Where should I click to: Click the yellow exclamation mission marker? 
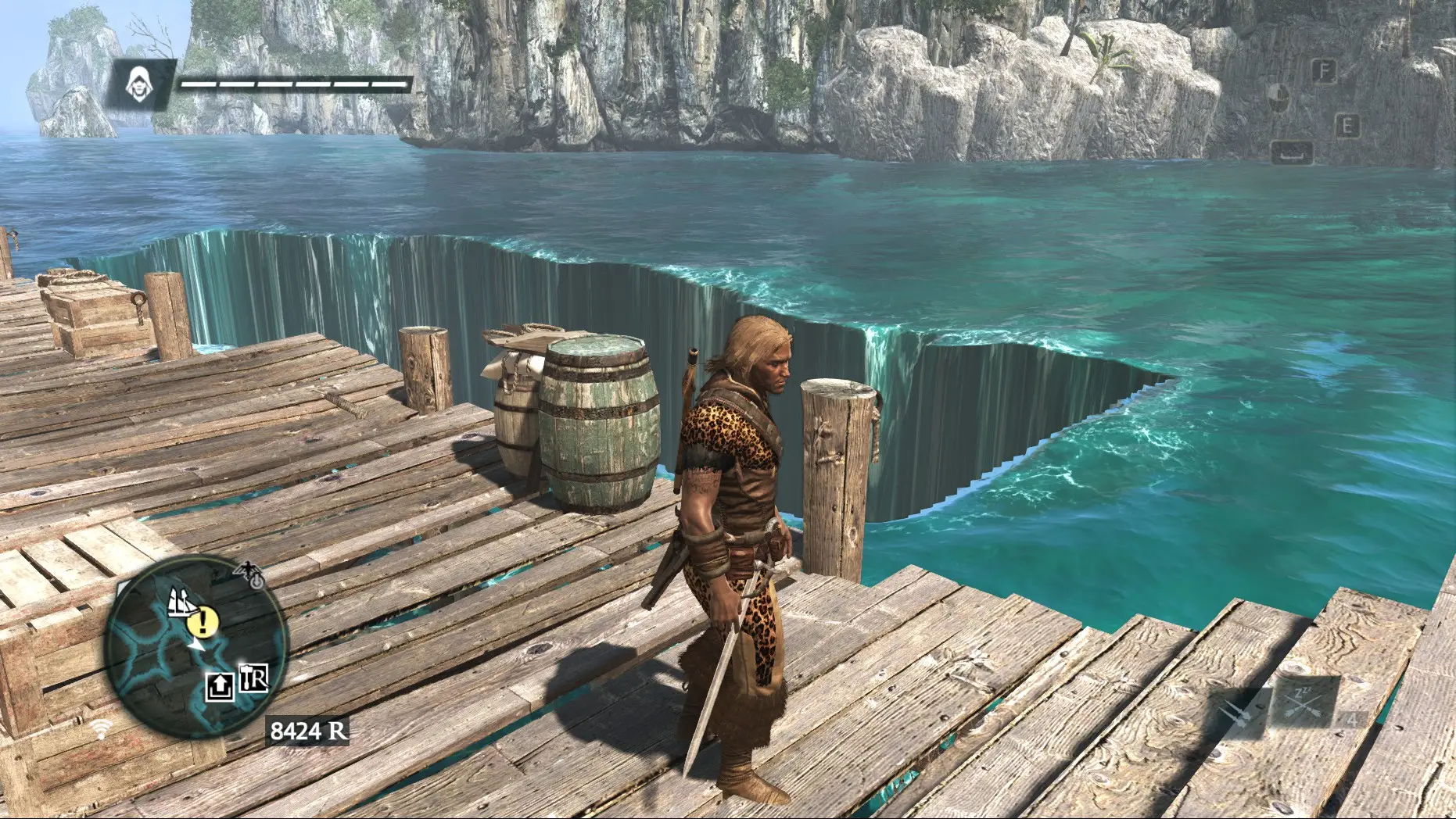[x=202, y=622]
